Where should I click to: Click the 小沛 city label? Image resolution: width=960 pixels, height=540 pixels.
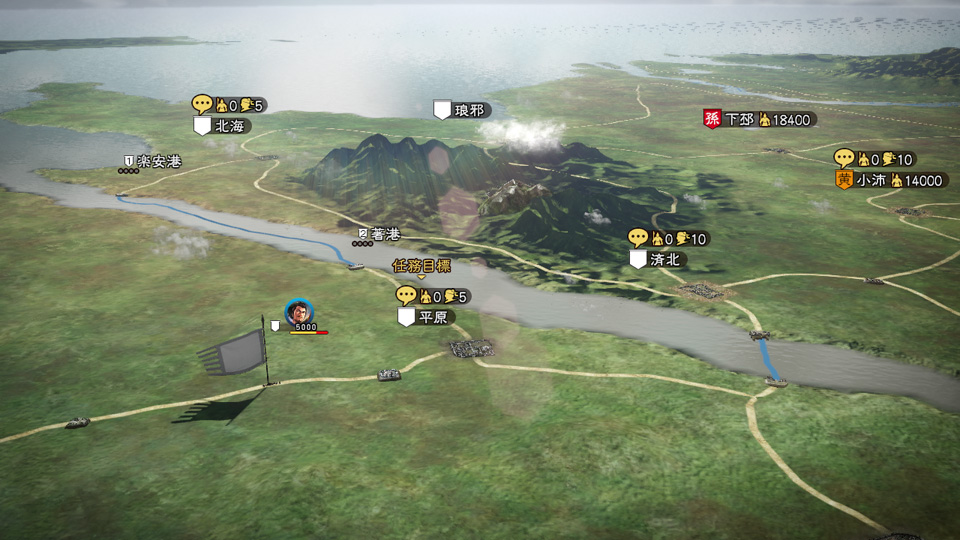click(x=871, y=180)
